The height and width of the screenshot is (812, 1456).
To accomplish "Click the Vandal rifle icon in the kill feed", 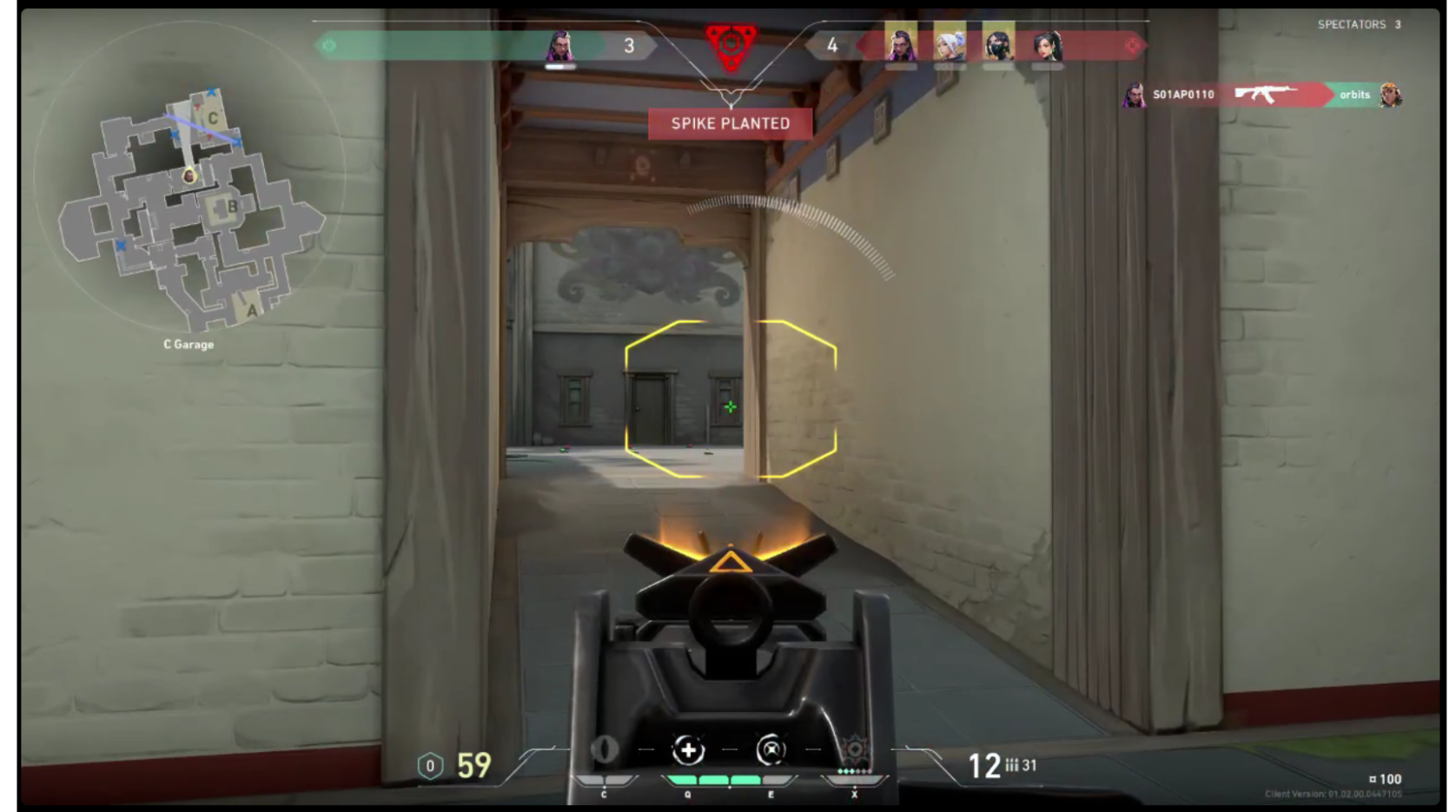I will point(1266,96).
